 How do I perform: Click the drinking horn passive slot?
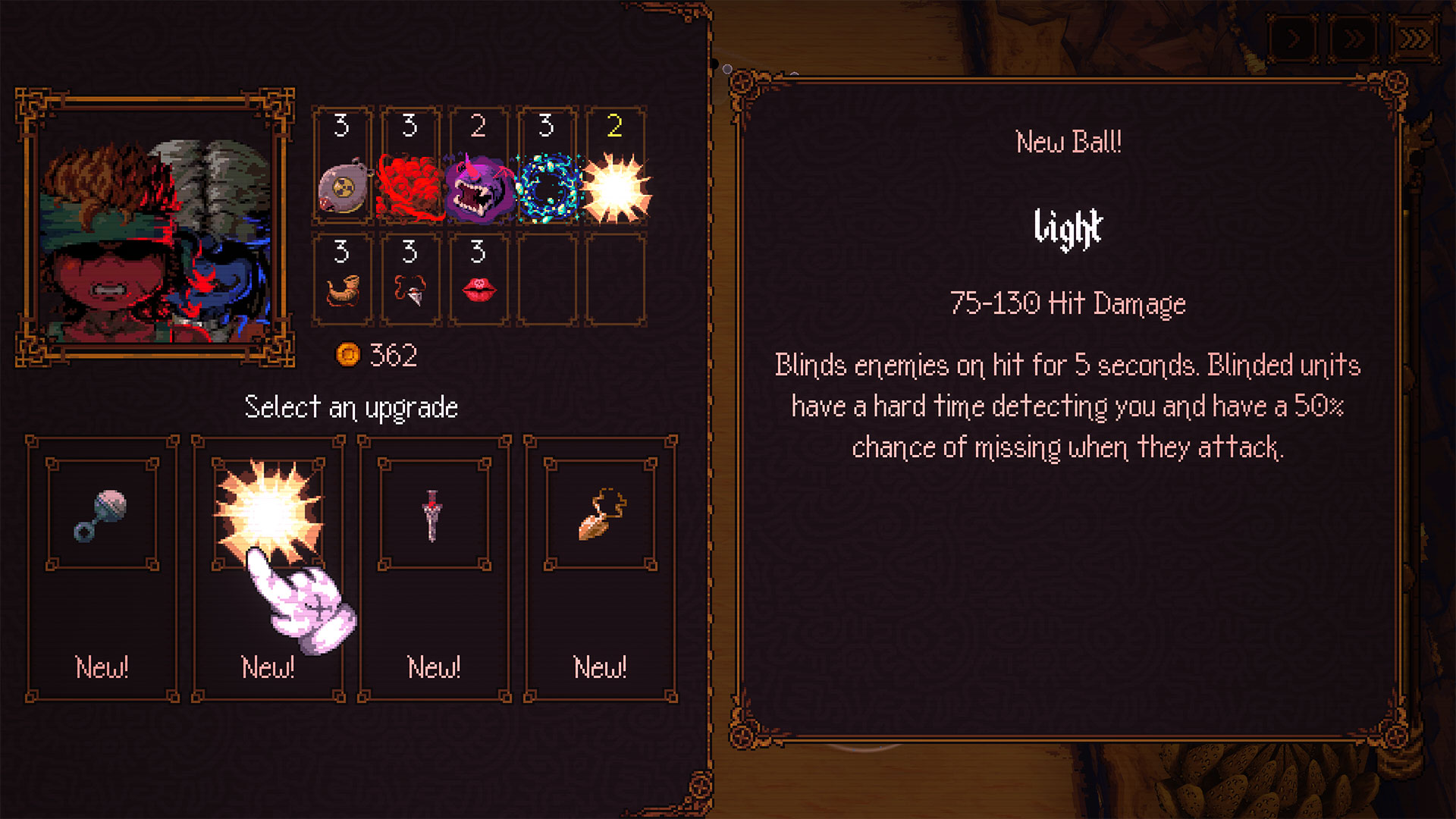(x=343, y=281)
